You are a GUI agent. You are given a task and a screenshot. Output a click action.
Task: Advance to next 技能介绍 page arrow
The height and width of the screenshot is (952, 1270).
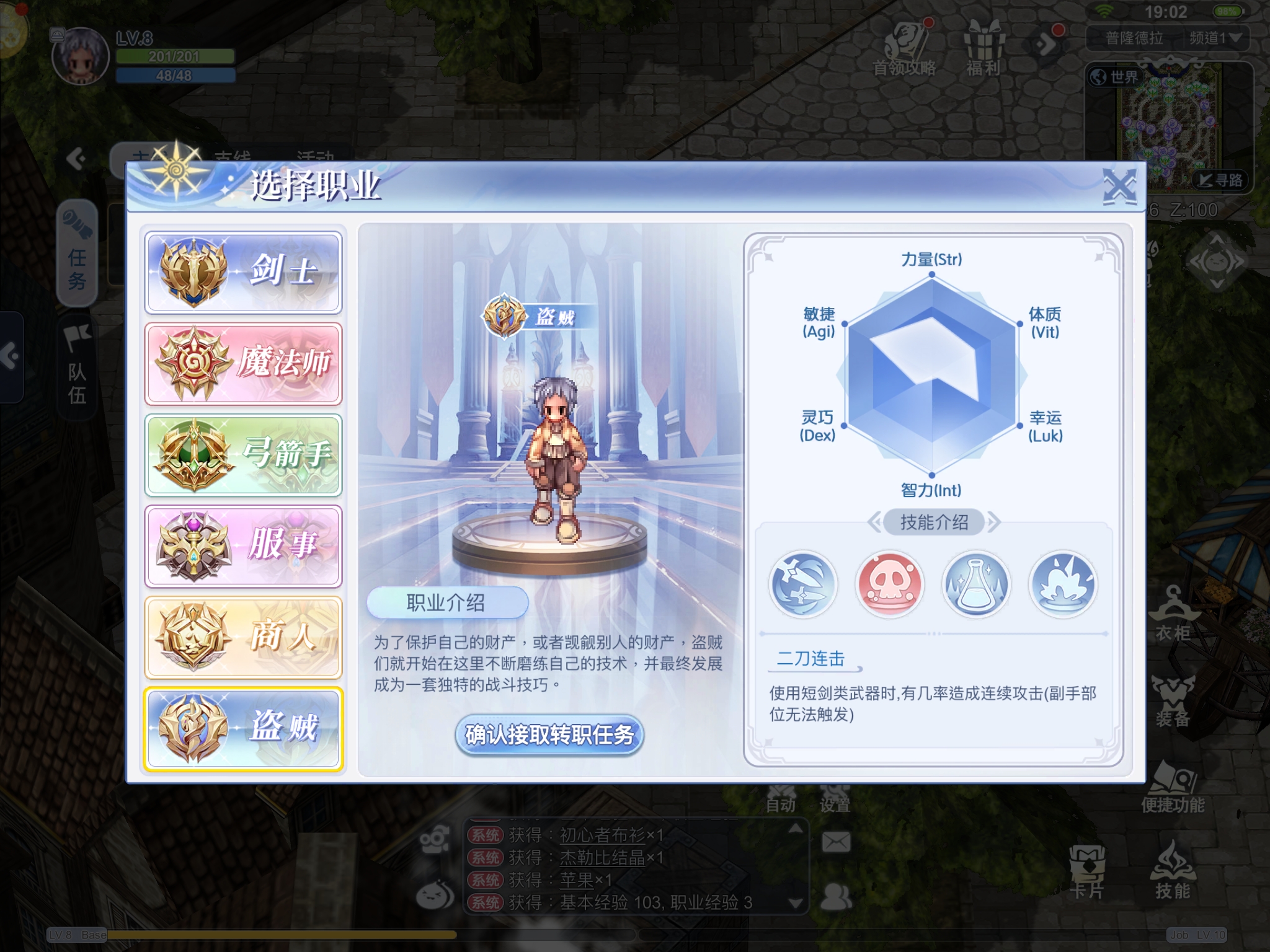point(993,522)
